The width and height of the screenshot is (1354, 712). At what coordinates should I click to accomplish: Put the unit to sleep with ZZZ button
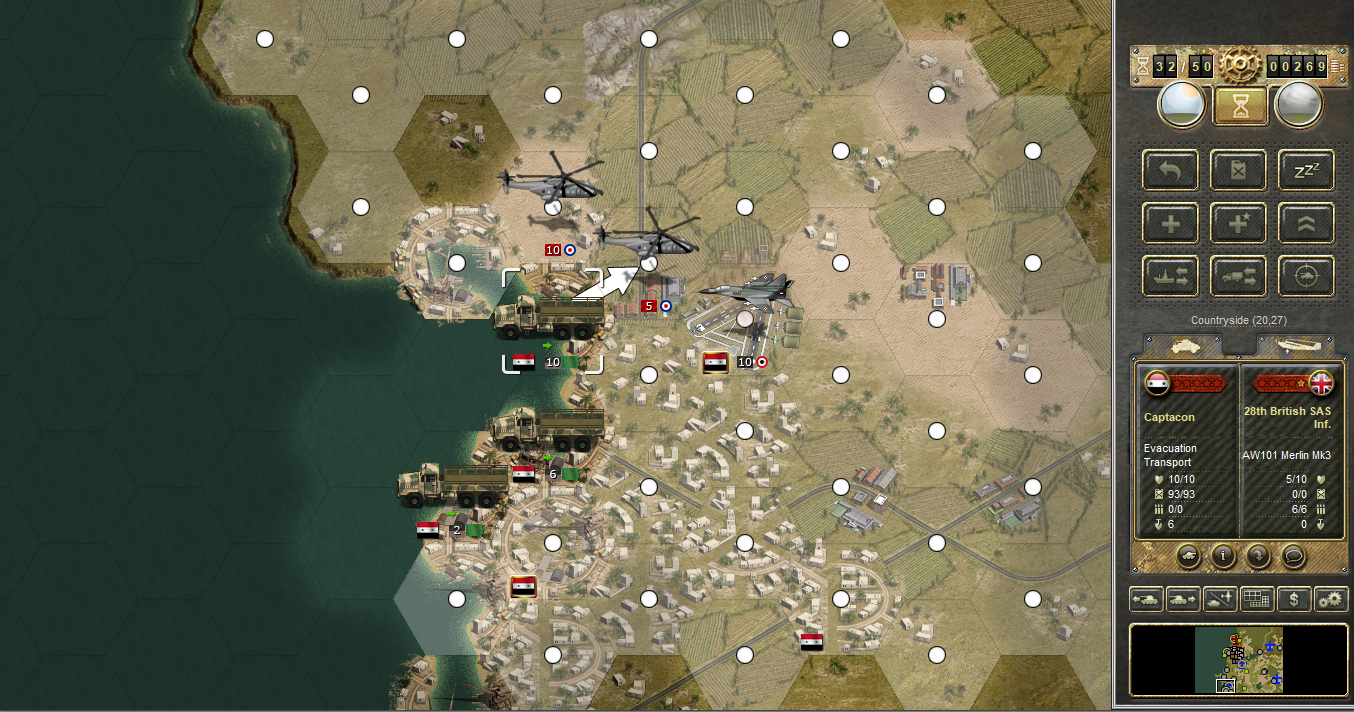click(x=1306, y=170)
